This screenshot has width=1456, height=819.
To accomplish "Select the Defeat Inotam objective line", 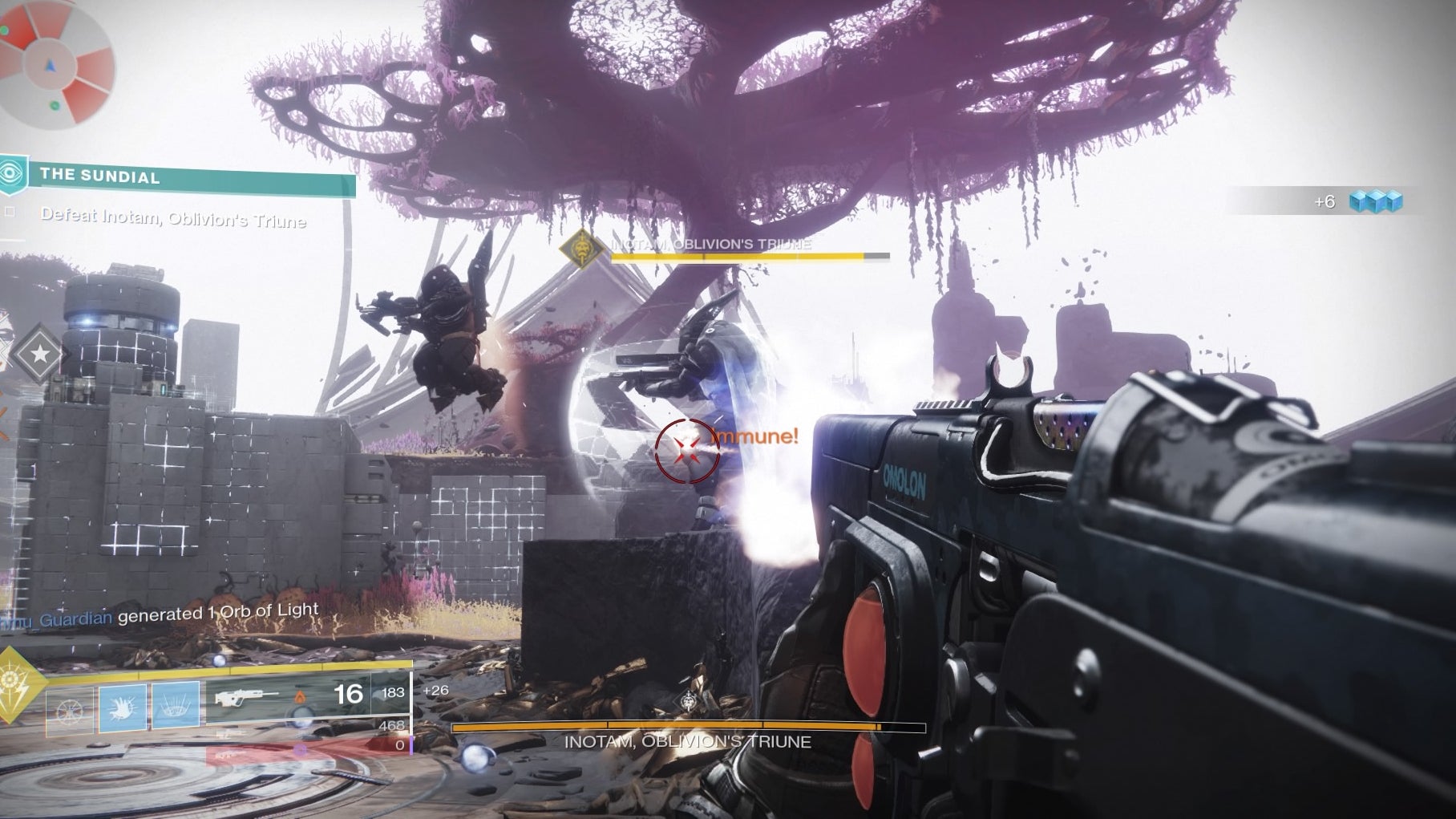I will 173,217.
